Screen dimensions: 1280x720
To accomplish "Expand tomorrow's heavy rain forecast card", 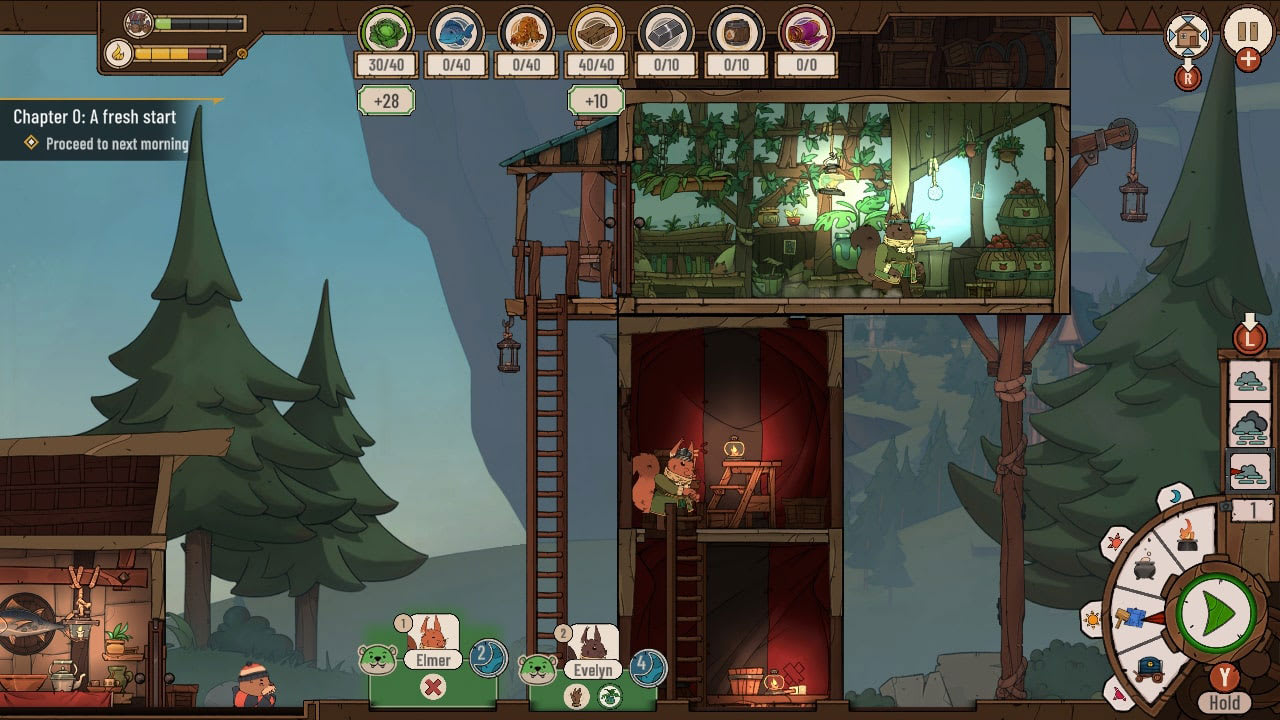I will click(1249, 426).
